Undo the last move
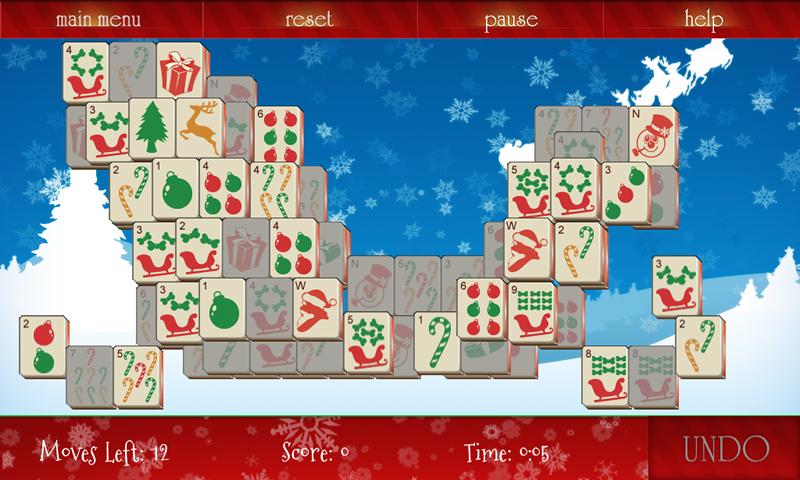Viewport: 800px width, 480px height. (726, 449)
